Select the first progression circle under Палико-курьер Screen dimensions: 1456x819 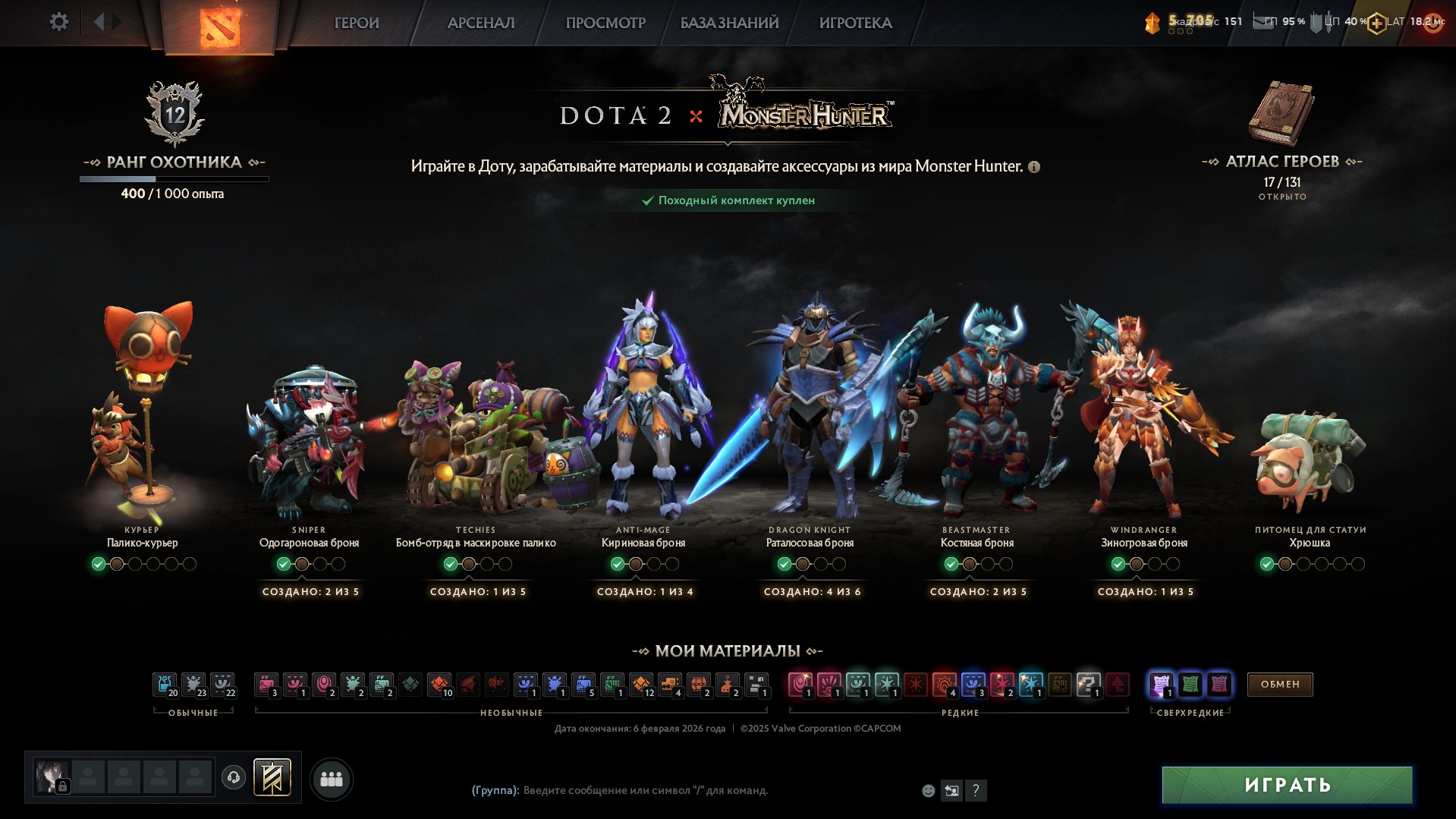(97, 565)
